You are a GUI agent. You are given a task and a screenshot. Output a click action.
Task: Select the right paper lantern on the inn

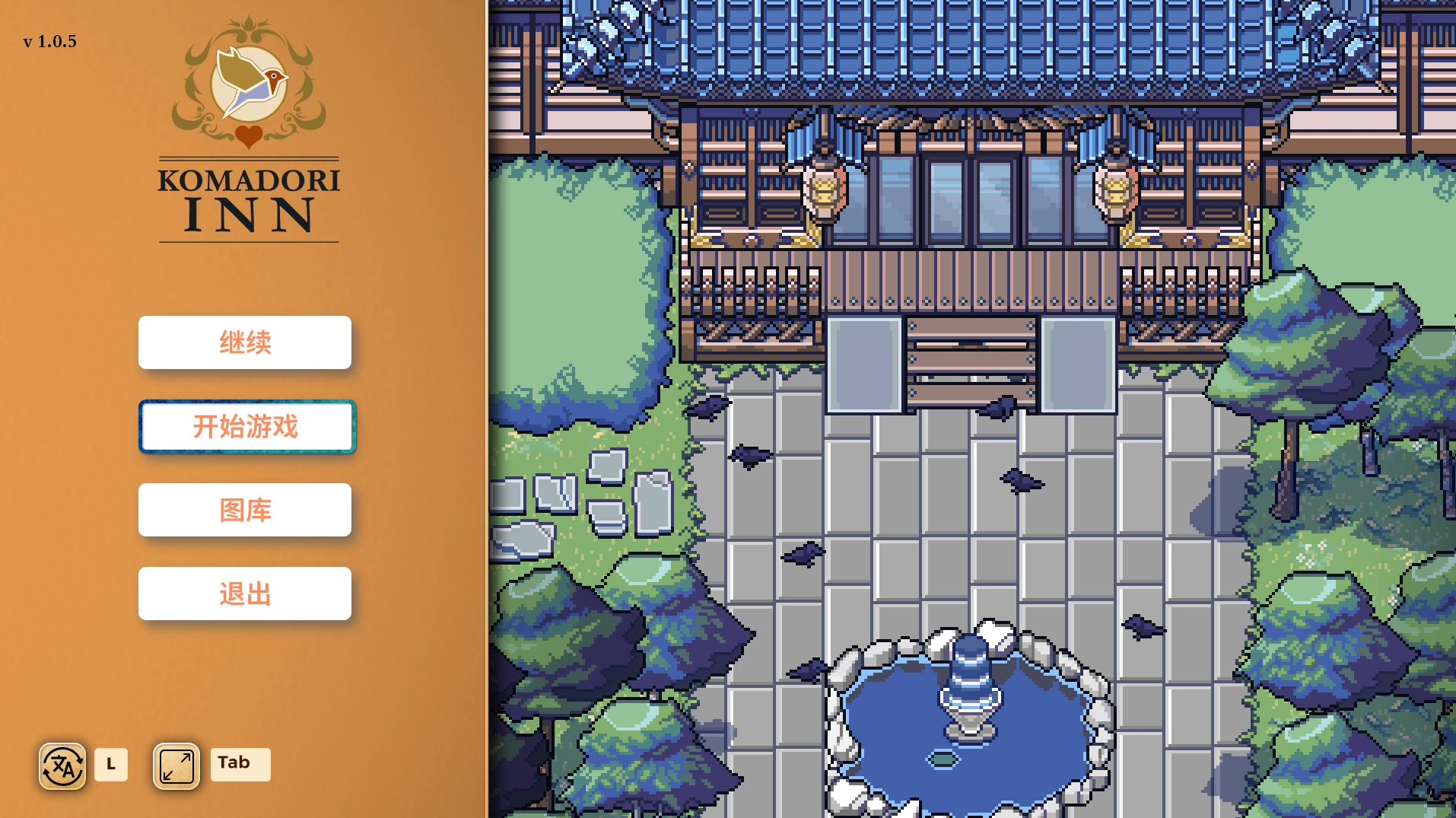(x=1115, y=190)
